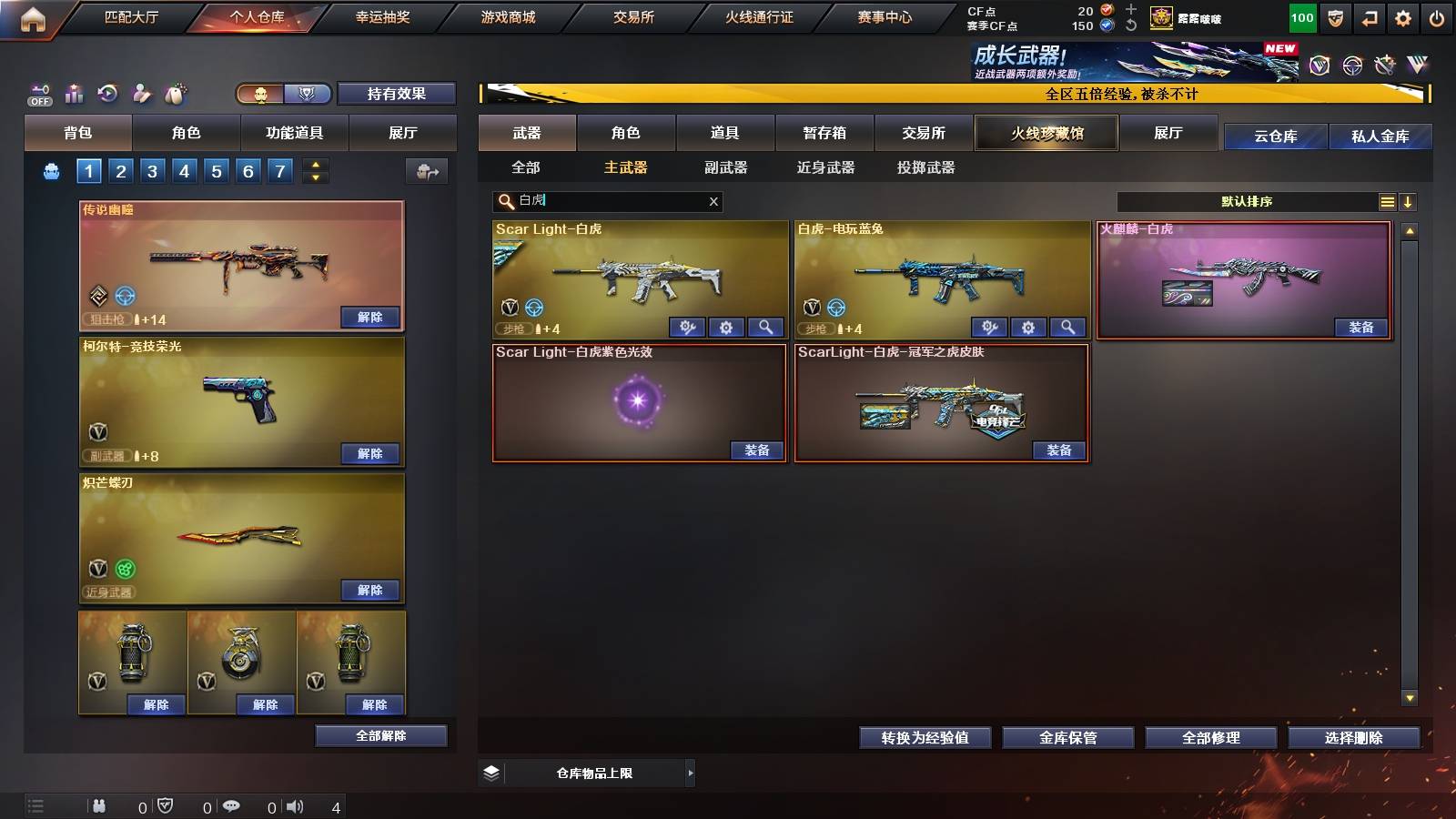Click gear icon on 白虎-电玩蓝兔 weapon card
This screenshot has width=1456, height=819.
[x=1028, y=326]
